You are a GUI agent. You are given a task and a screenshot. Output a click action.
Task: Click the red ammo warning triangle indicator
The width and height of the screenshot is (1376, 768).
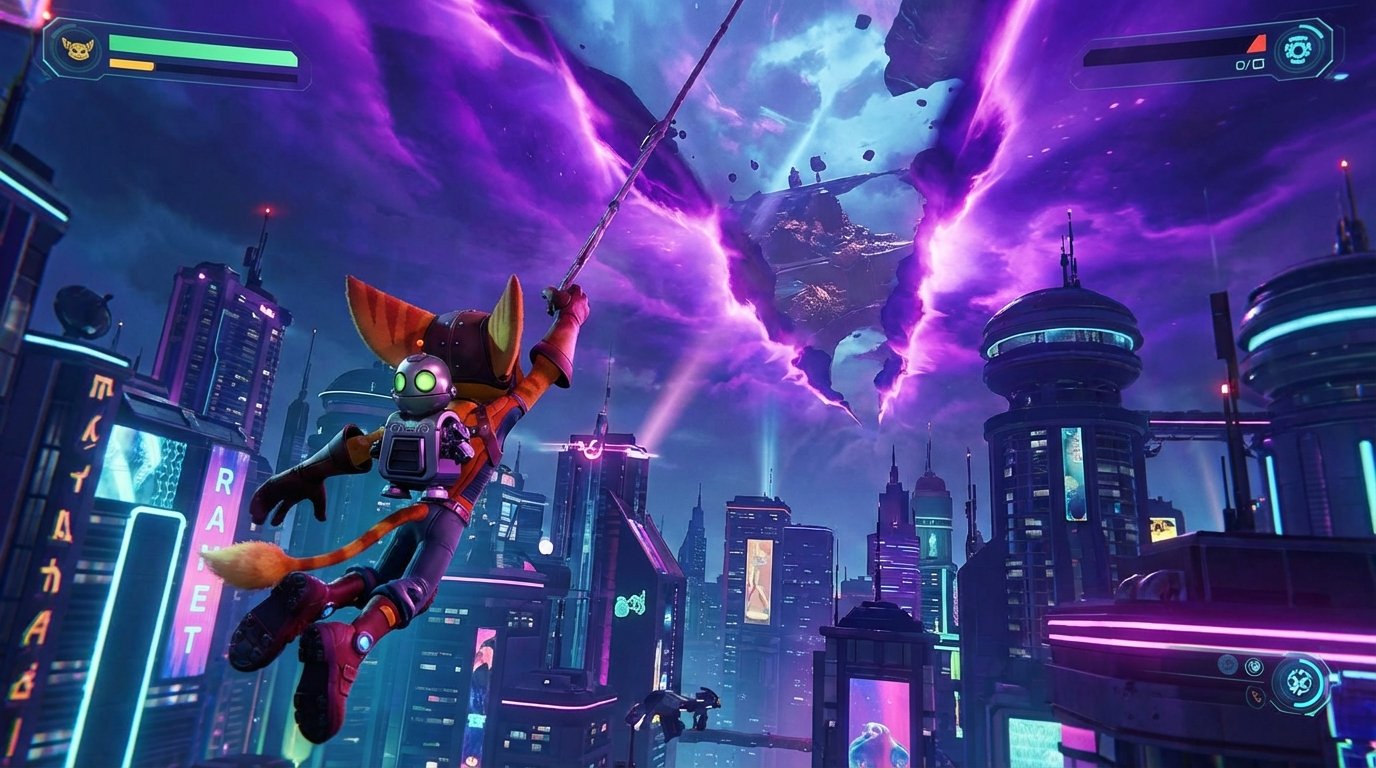(1257, 45)
